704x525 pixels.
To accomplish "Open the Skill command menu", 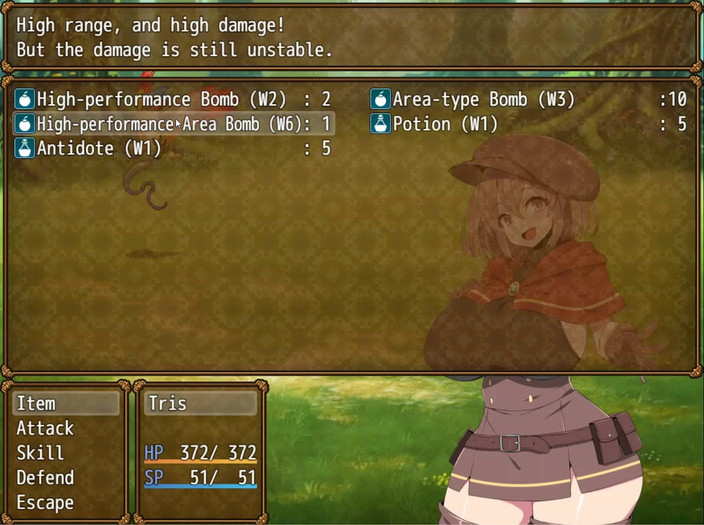I will click(x=66, y=453).
